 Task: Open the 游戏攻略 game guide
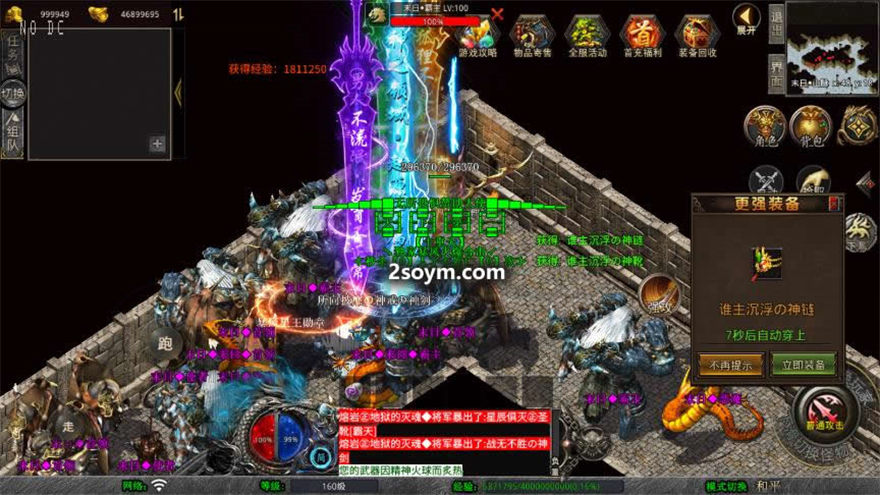point(477,37)
